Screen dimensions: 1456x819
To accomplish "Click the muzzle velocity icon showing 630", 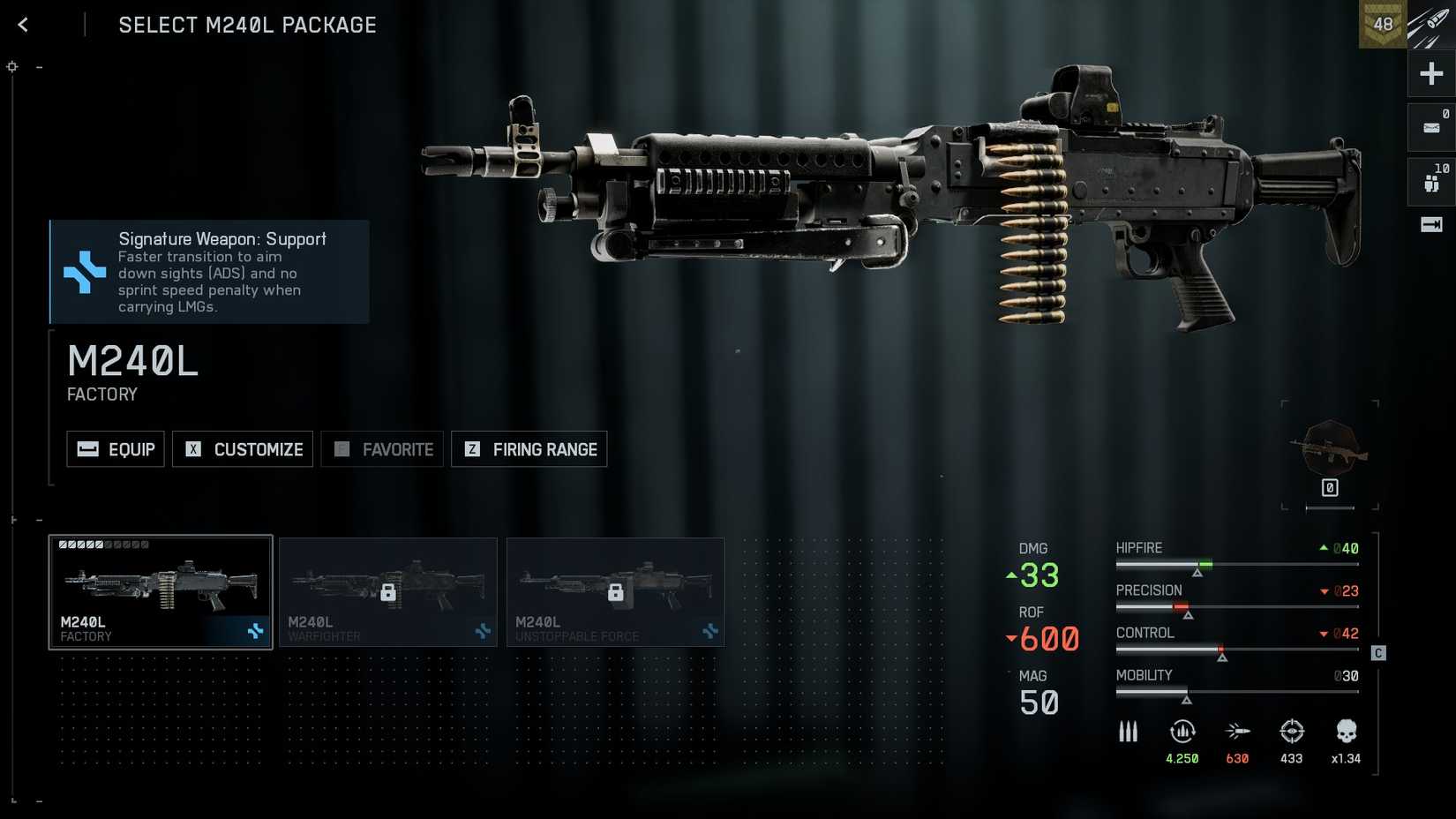I will pyautogui.click(x=1237, y=731).
